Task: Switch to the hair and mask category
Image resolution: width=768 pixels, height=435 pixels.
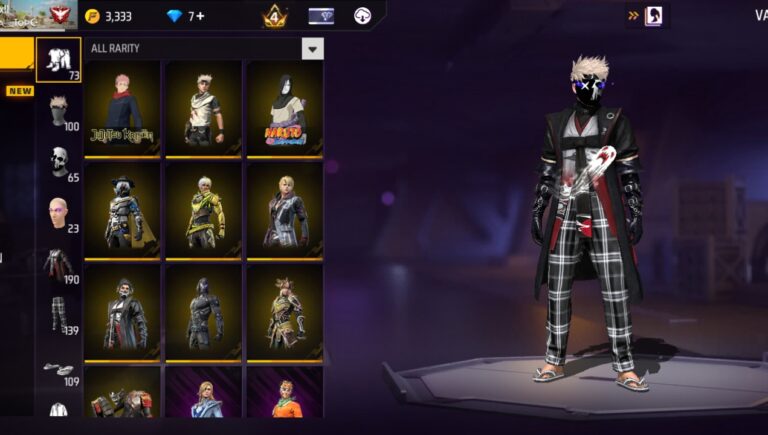Action: pos(59,110)
